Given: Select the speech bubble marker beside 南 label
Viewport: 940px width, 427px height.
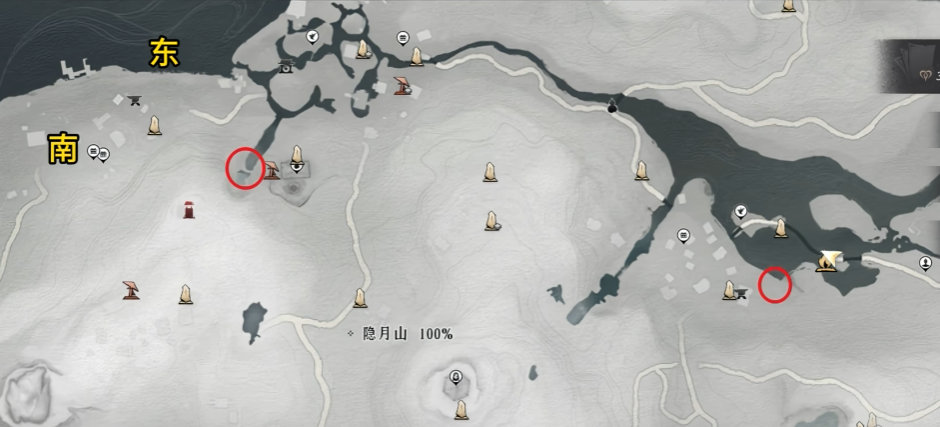Looking at the screenshot, I should point(94,151).
